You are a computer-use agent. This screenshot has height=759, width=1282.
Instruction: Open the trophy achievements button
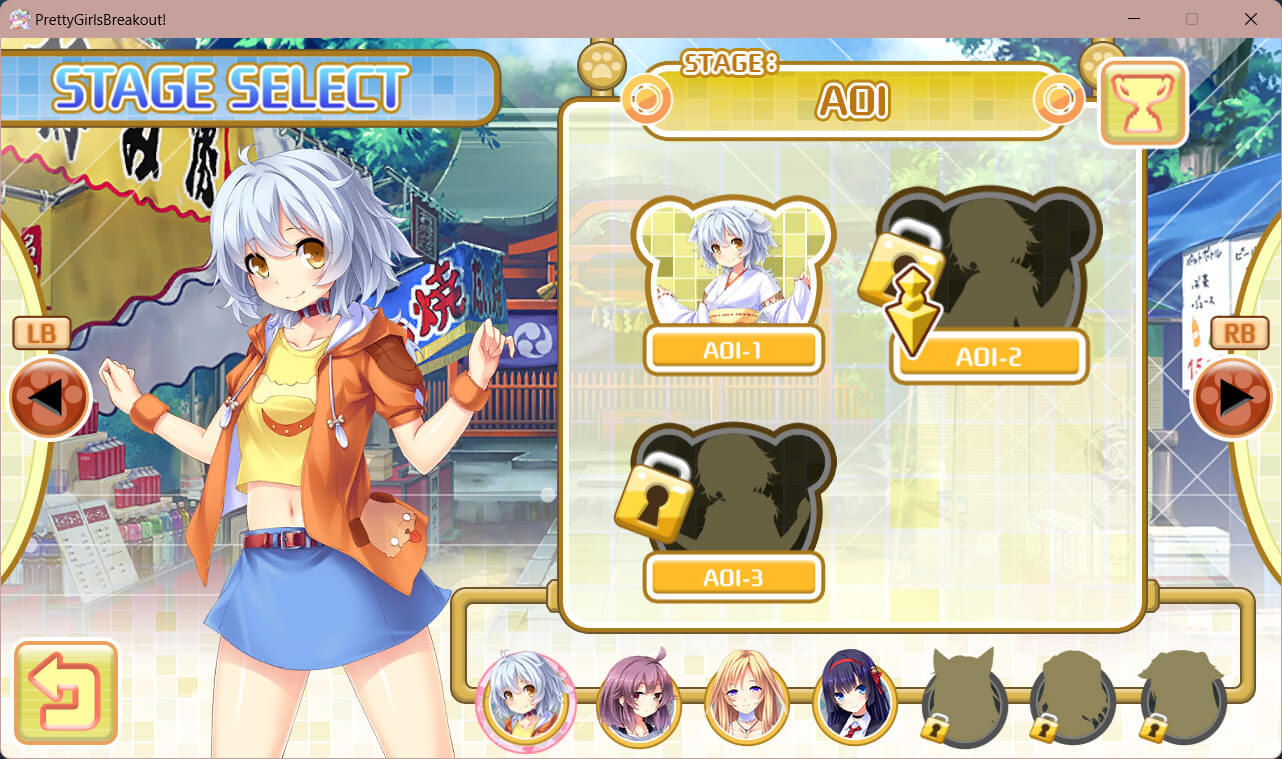click(1143, 103)
